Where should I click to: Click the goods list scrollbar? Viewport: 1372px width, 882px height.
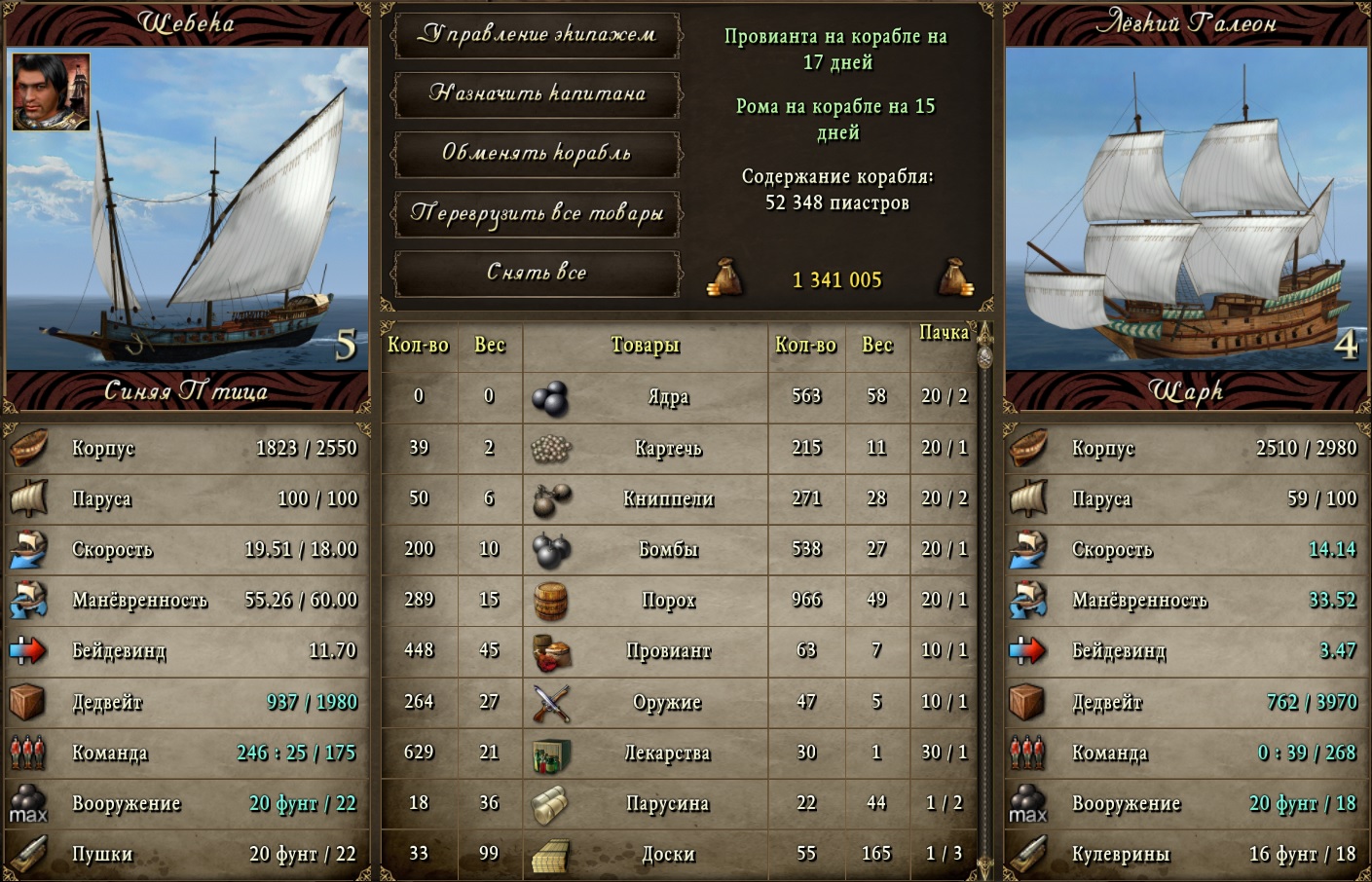(x=984, y=604)
